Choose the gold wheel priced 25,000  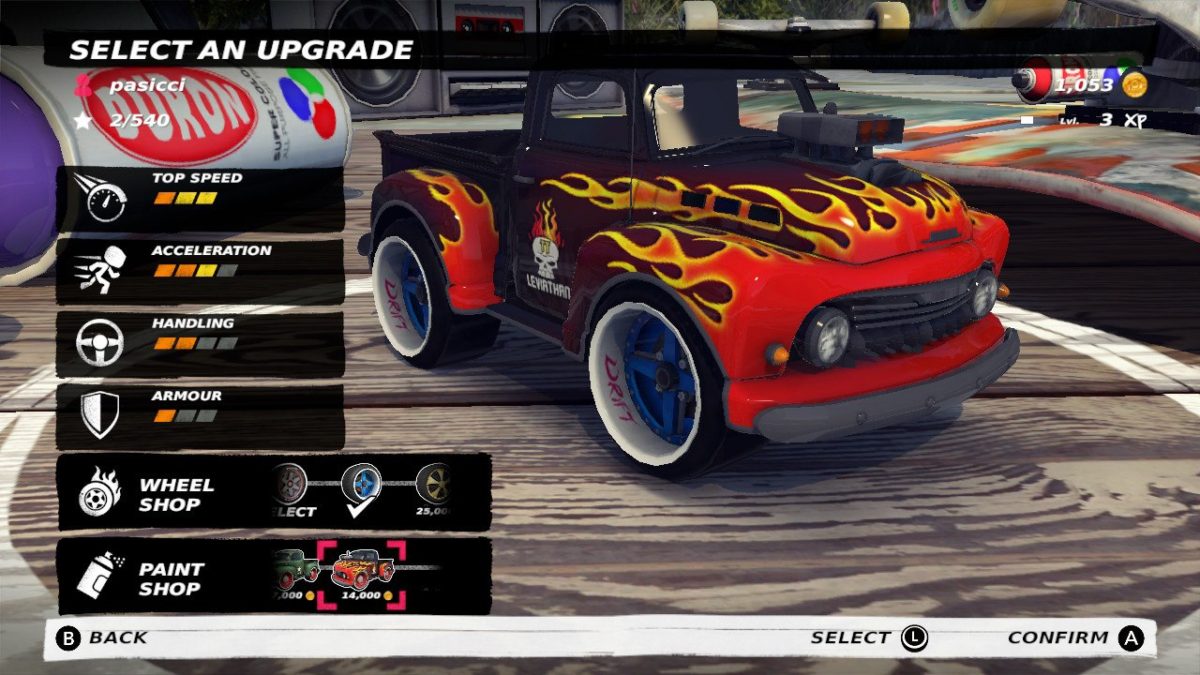[x=434, y=485]
